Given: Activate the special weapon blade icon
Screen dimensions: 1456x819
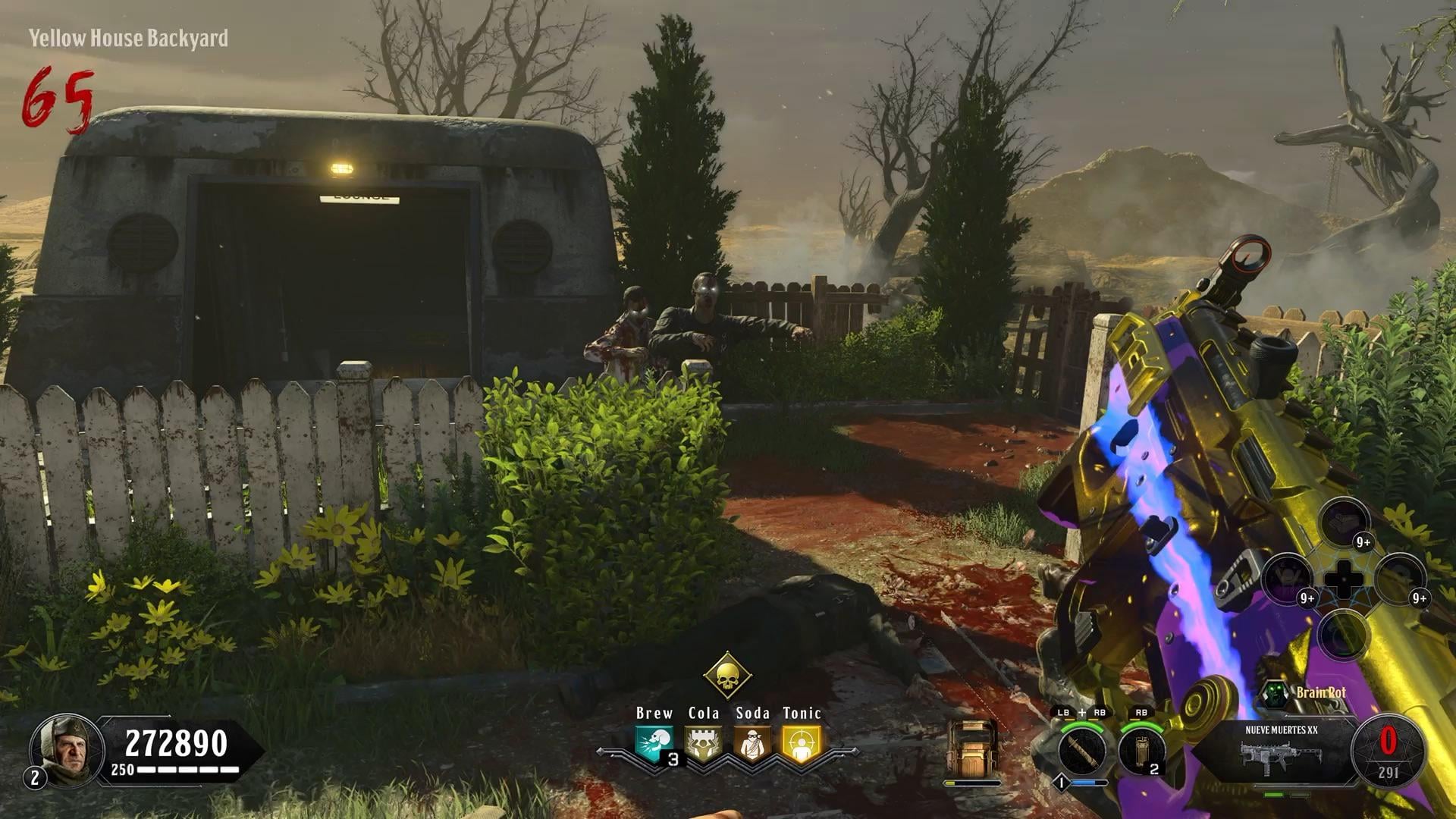Looking at the screenshot, I should coord(1081,751).
